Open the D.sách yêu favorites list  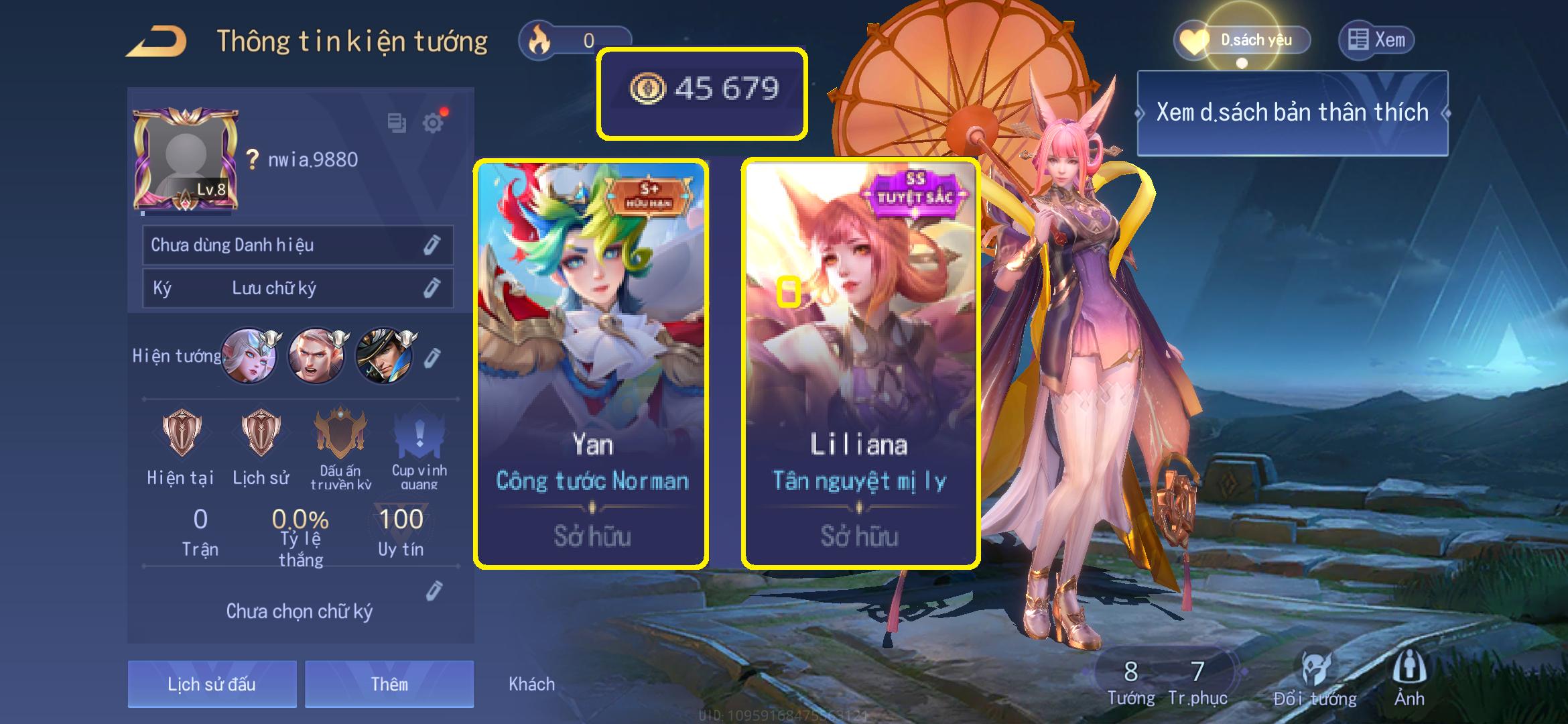tap(1242, 40)
